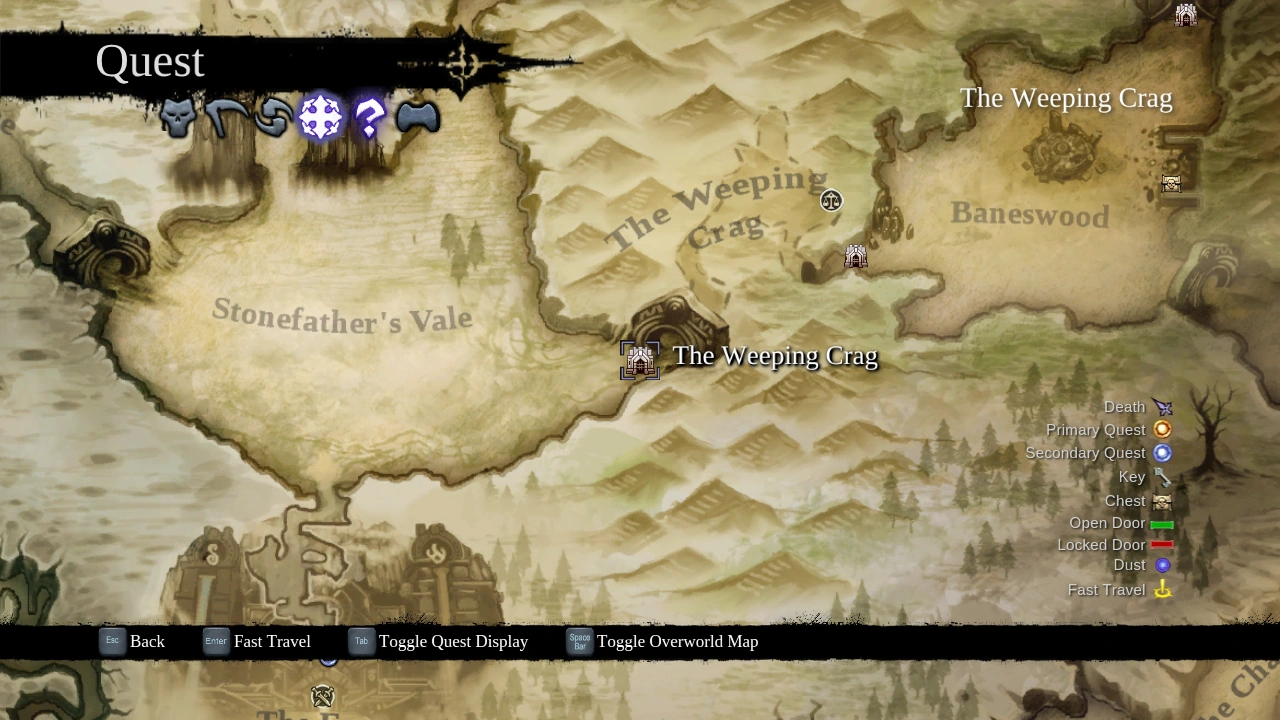This screenshot has width=1280, height=720.
Task: Click the highlighted map icon in the menu
Action: (x=321, y=117)
